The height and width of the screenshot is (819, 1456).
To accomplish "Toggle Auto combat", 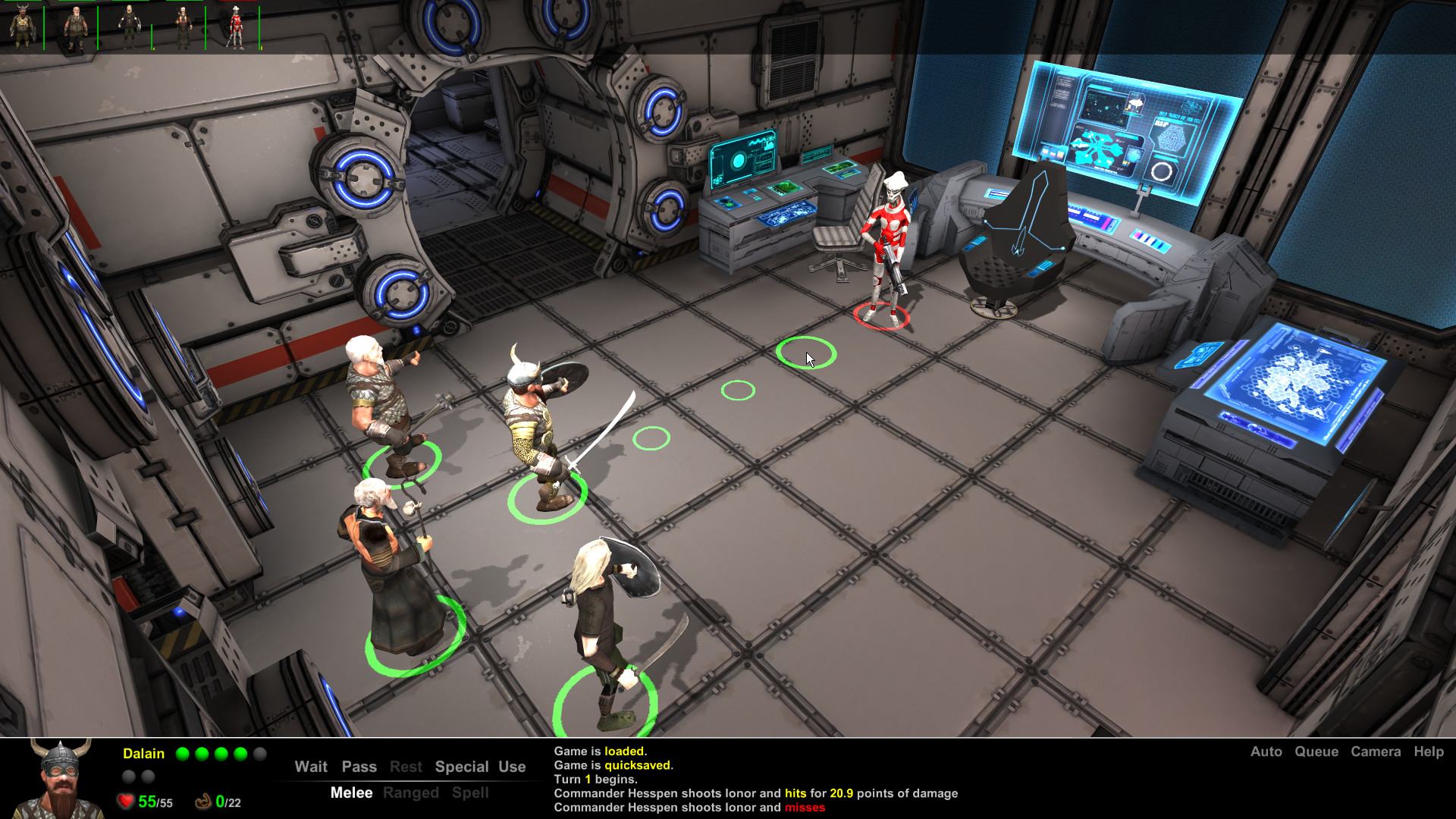I will (1266, 752).
